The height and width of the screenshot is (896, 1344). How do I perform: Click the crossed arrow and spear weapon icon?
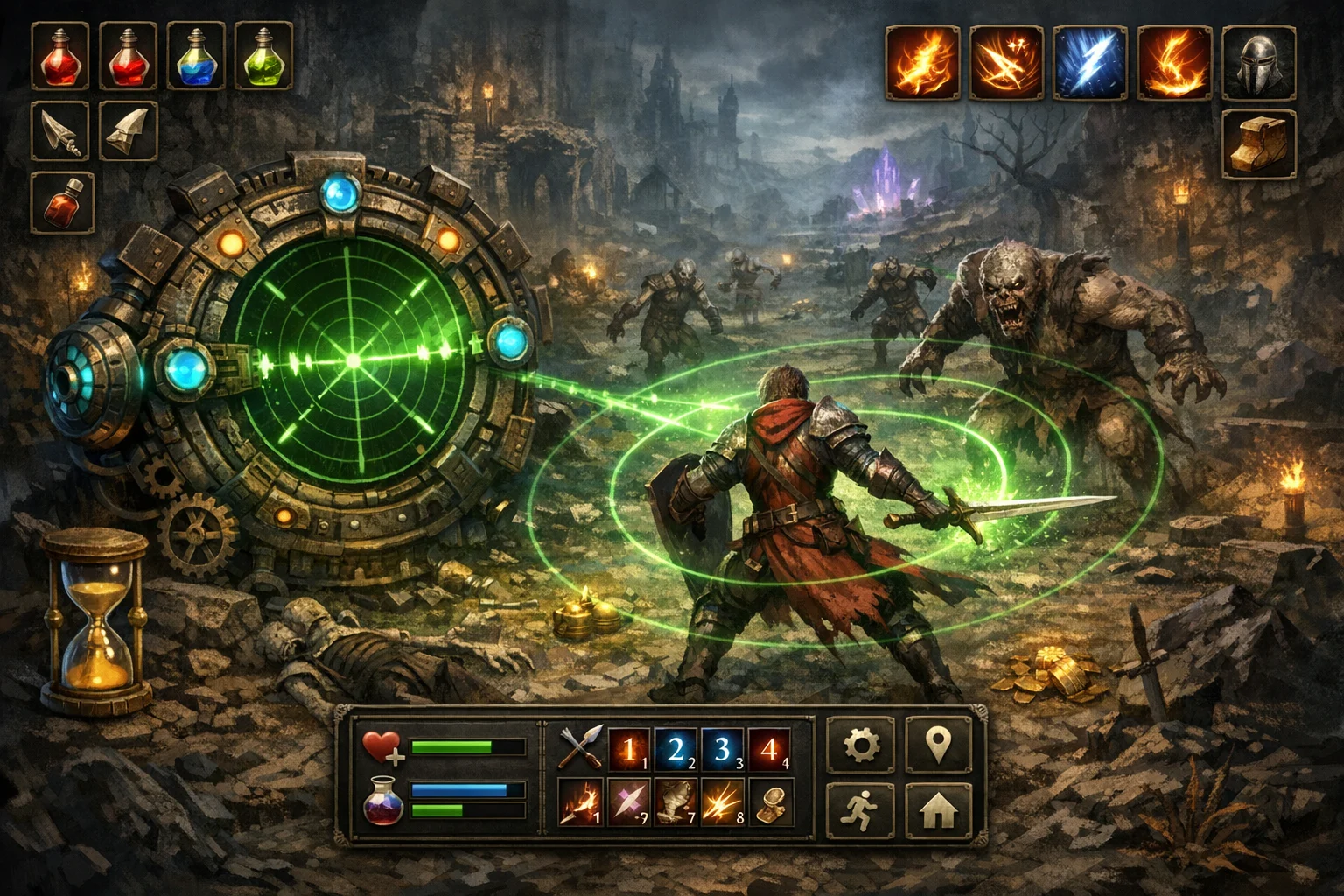click(580, 750)
